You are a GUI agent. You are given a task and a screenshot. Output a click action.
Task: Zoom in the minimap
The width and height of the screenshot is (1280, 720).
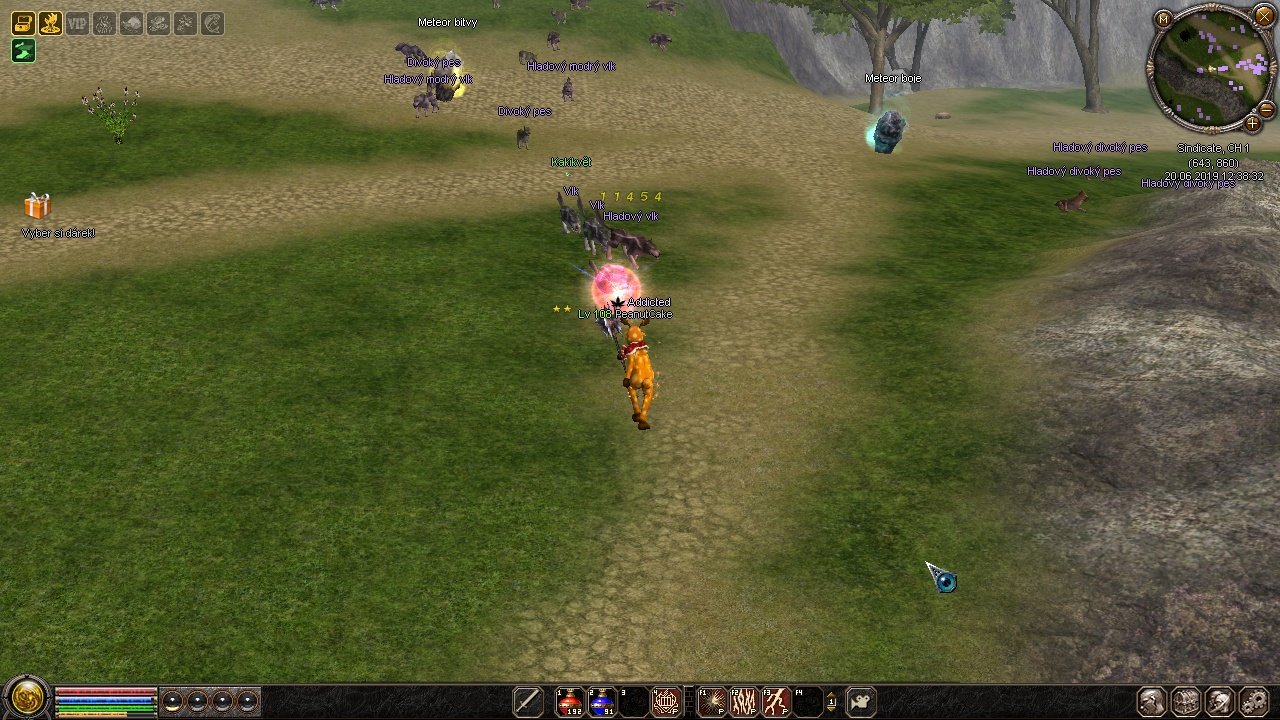[x=1252, y=124]
